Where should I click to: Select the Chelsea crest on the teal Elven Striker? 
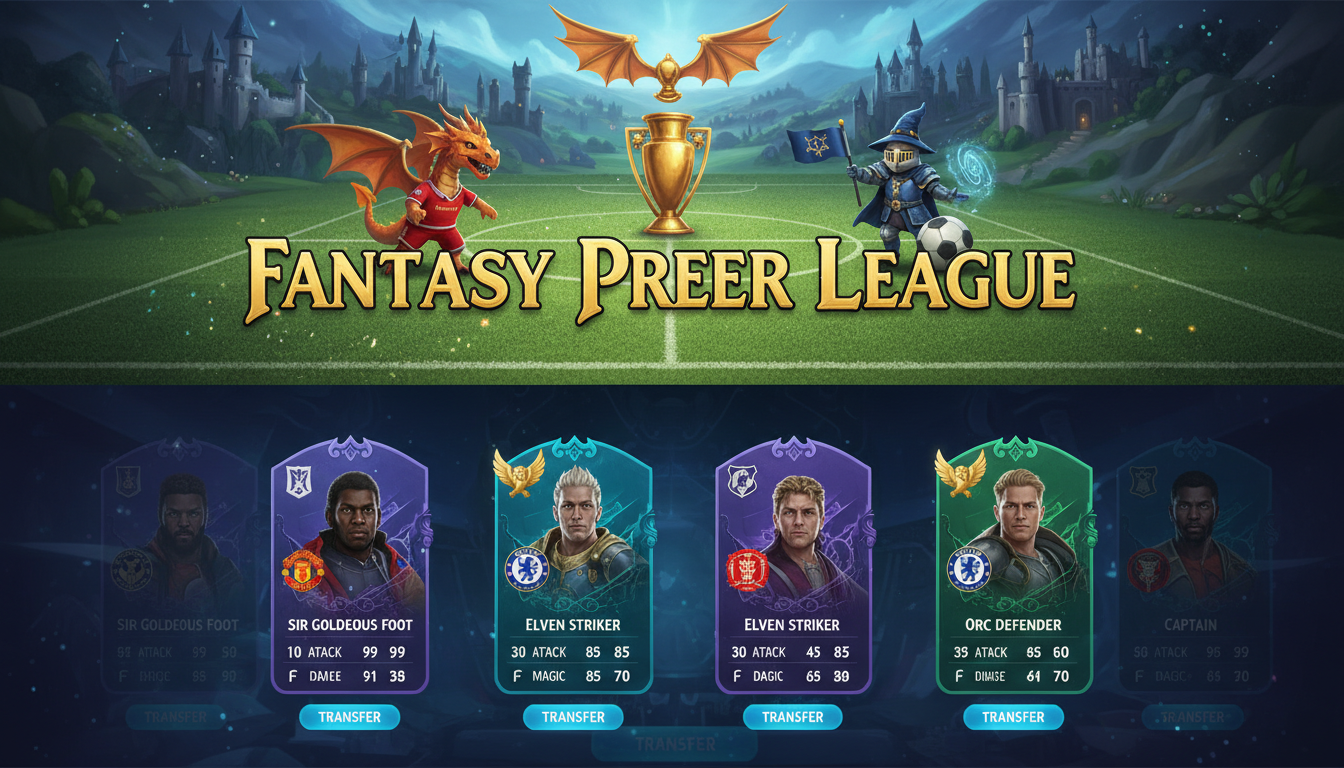(x=525, y=567)
